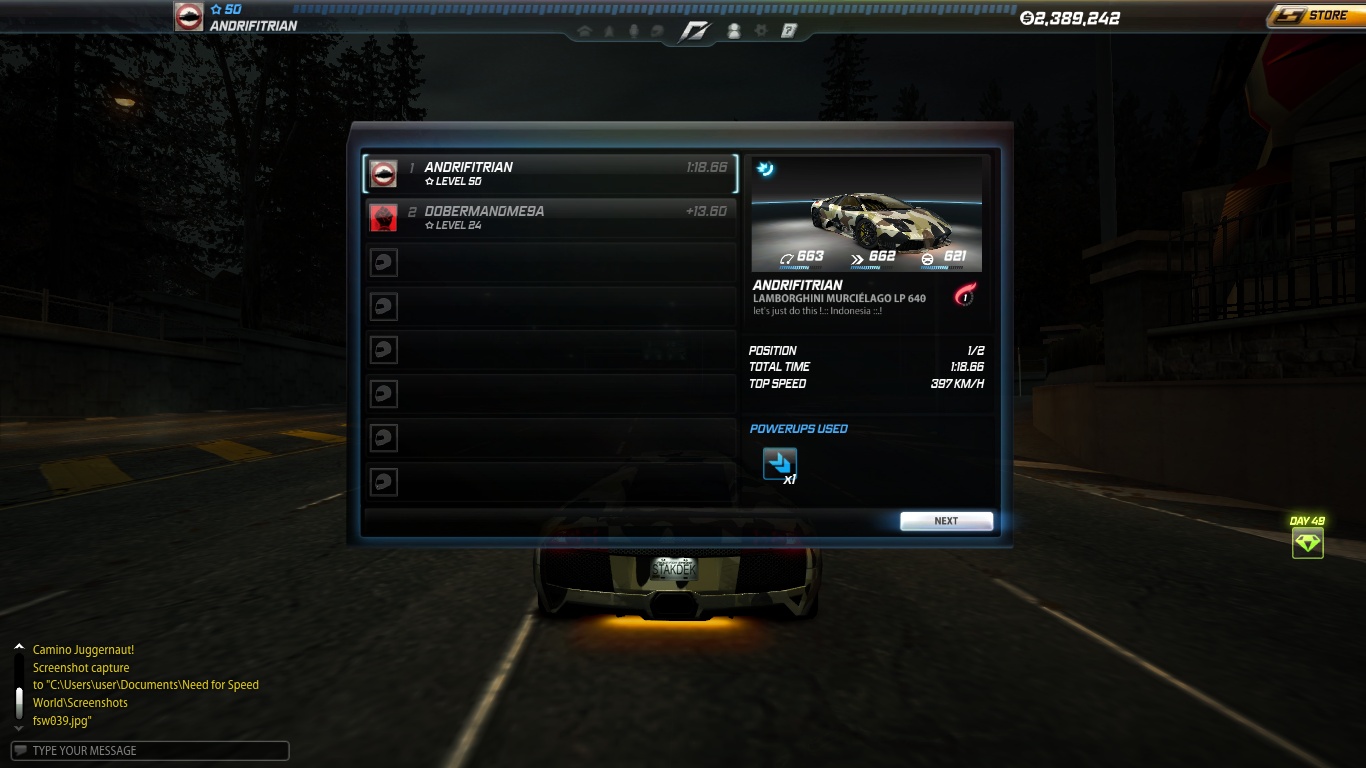
Task: Click the player avatar in the top bar
Action: point(189,17)
